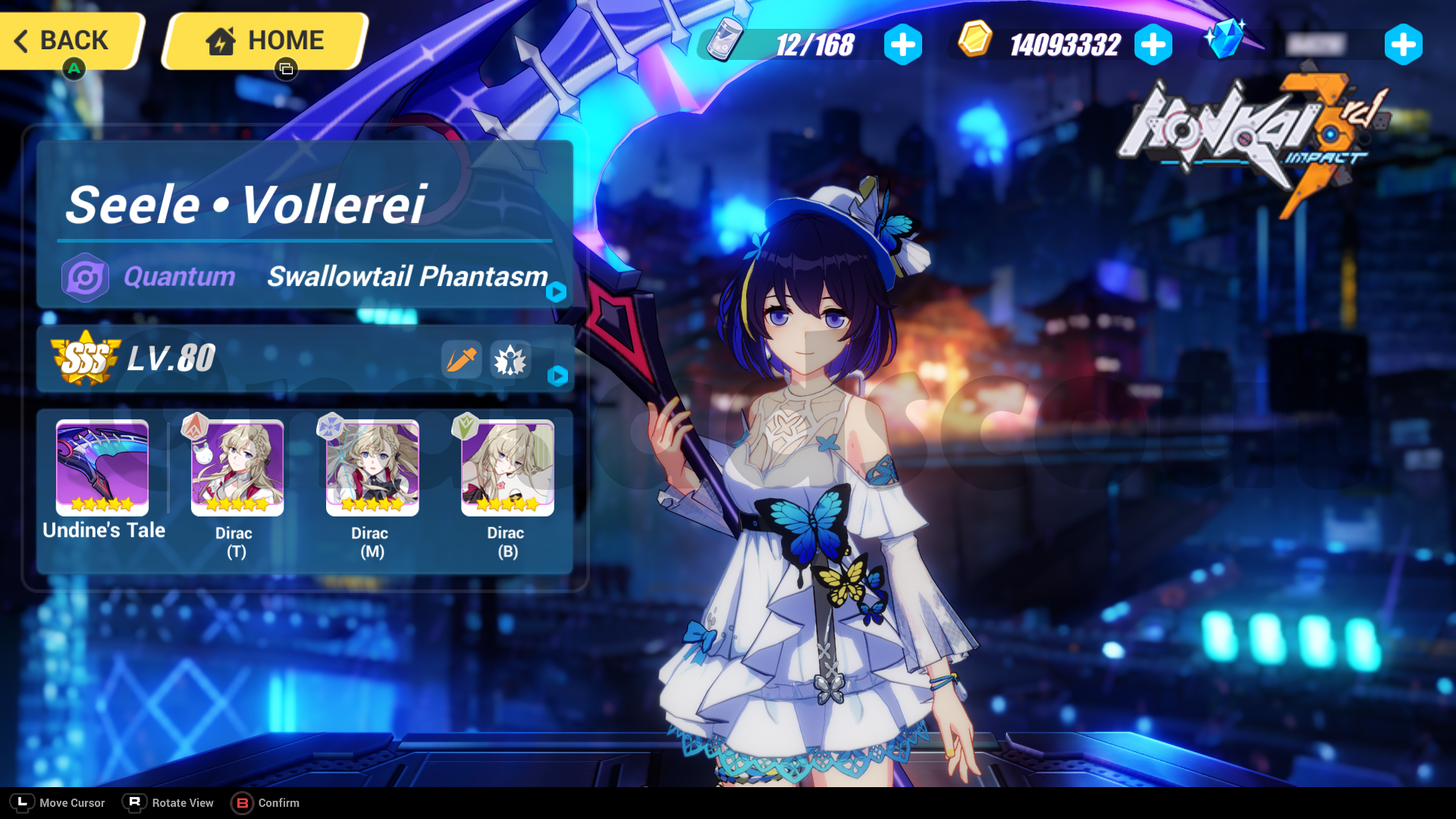Click the gold coin currency icon
This screenshot has width=1456, height=819.
pos(974,43)
